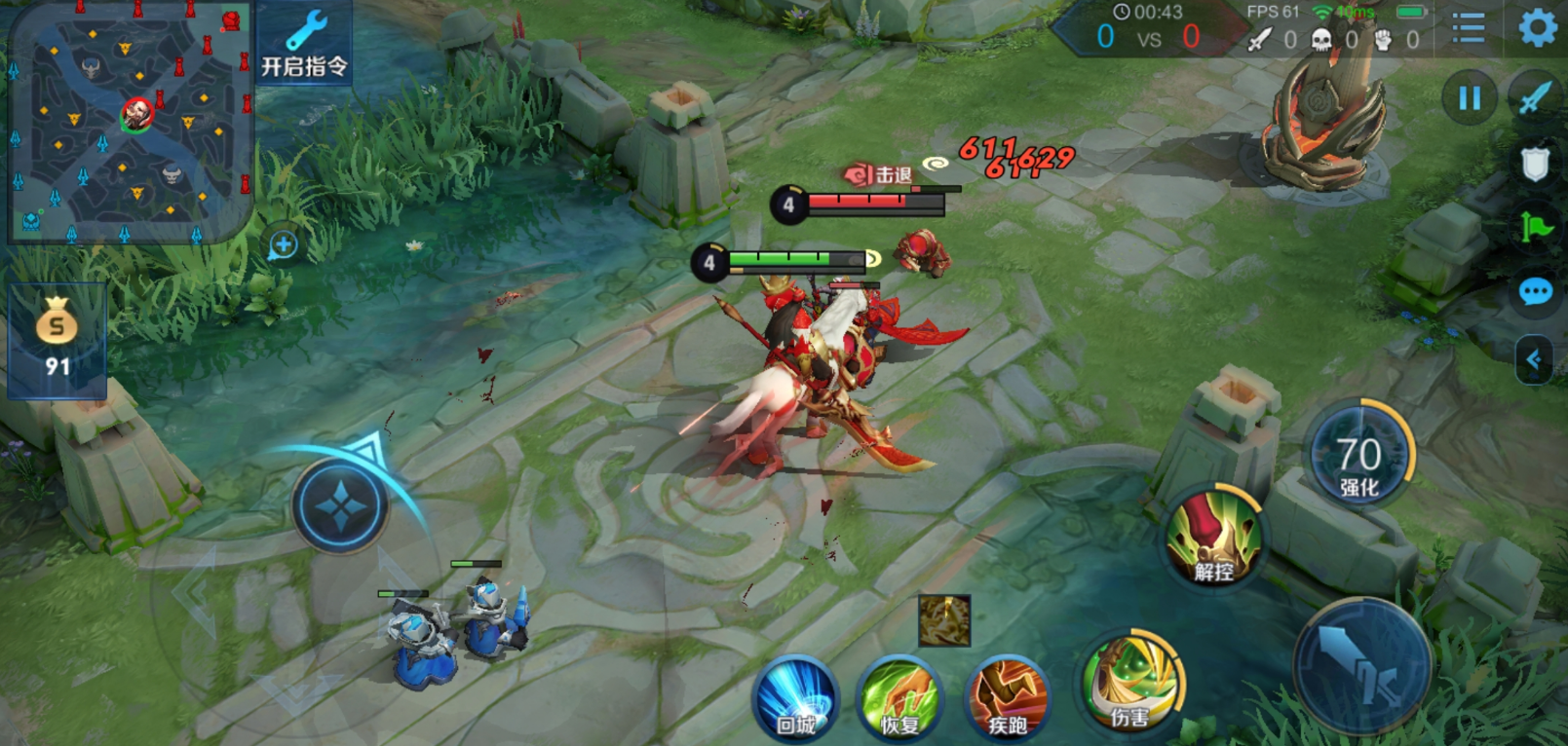Tap the basic attack sword button
Image resolution: width=1568 pixels, height=746 pixels.
click(1362, 666)
